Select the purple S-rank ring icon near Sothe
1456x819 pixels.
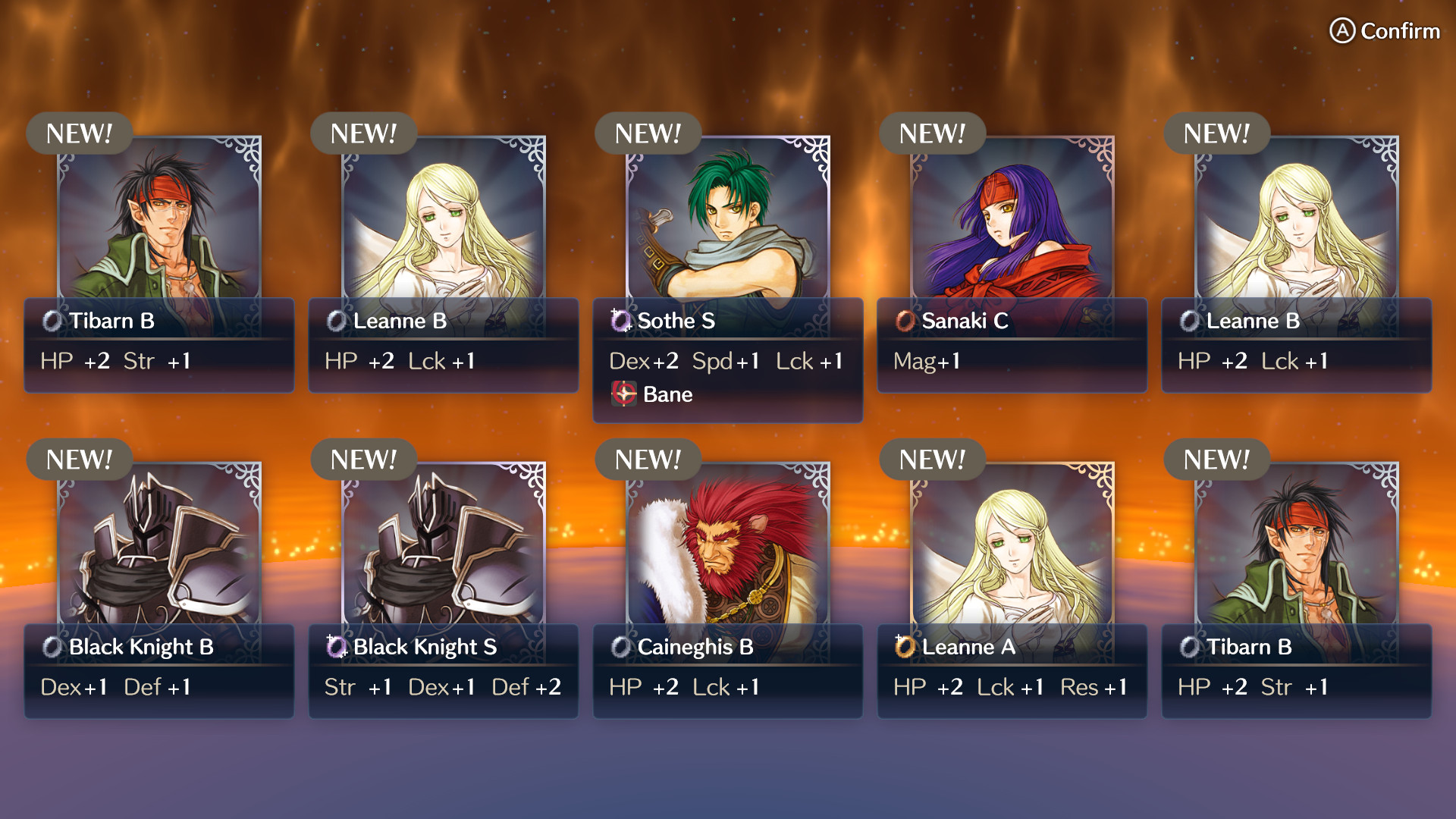coord(619,322)
